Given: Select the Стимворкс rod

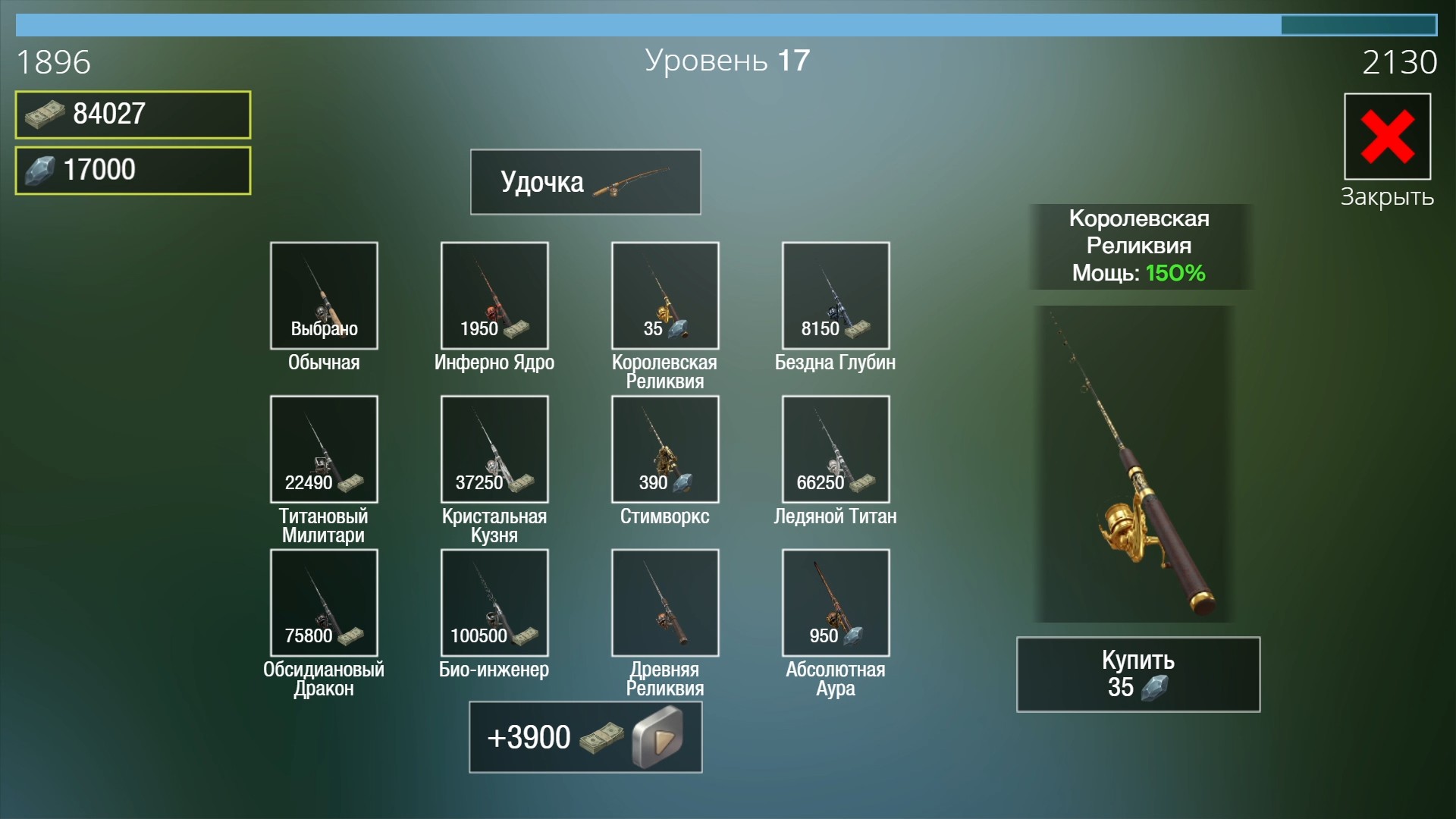Looking at the screenshot, I should point(665,449).
